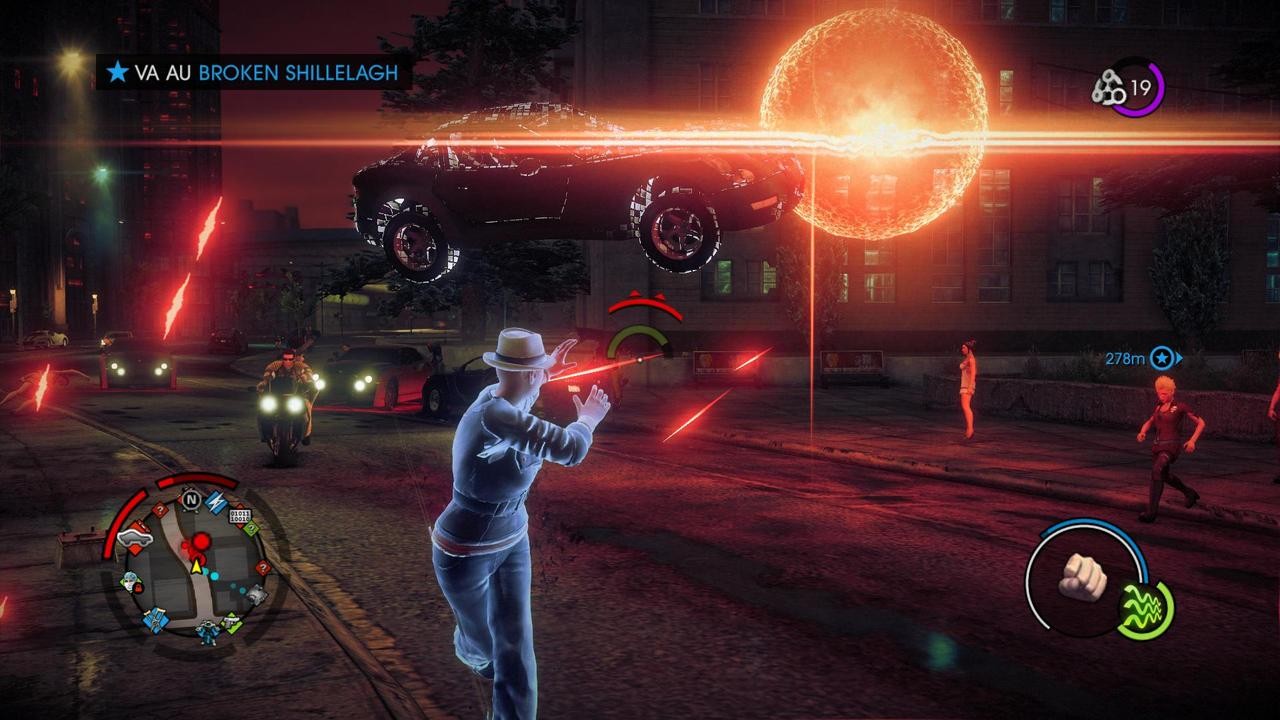Select the blue star waypoint marker
This screenshot has width=1280, height=720.
click(1161, 357)
